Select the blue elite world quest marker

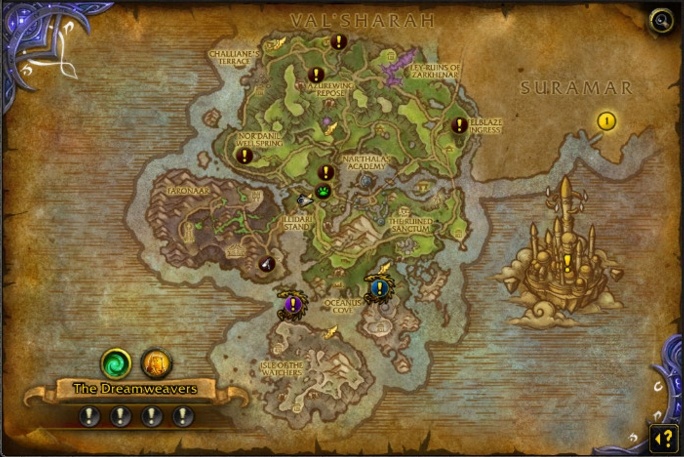click(x=377, y=288)
